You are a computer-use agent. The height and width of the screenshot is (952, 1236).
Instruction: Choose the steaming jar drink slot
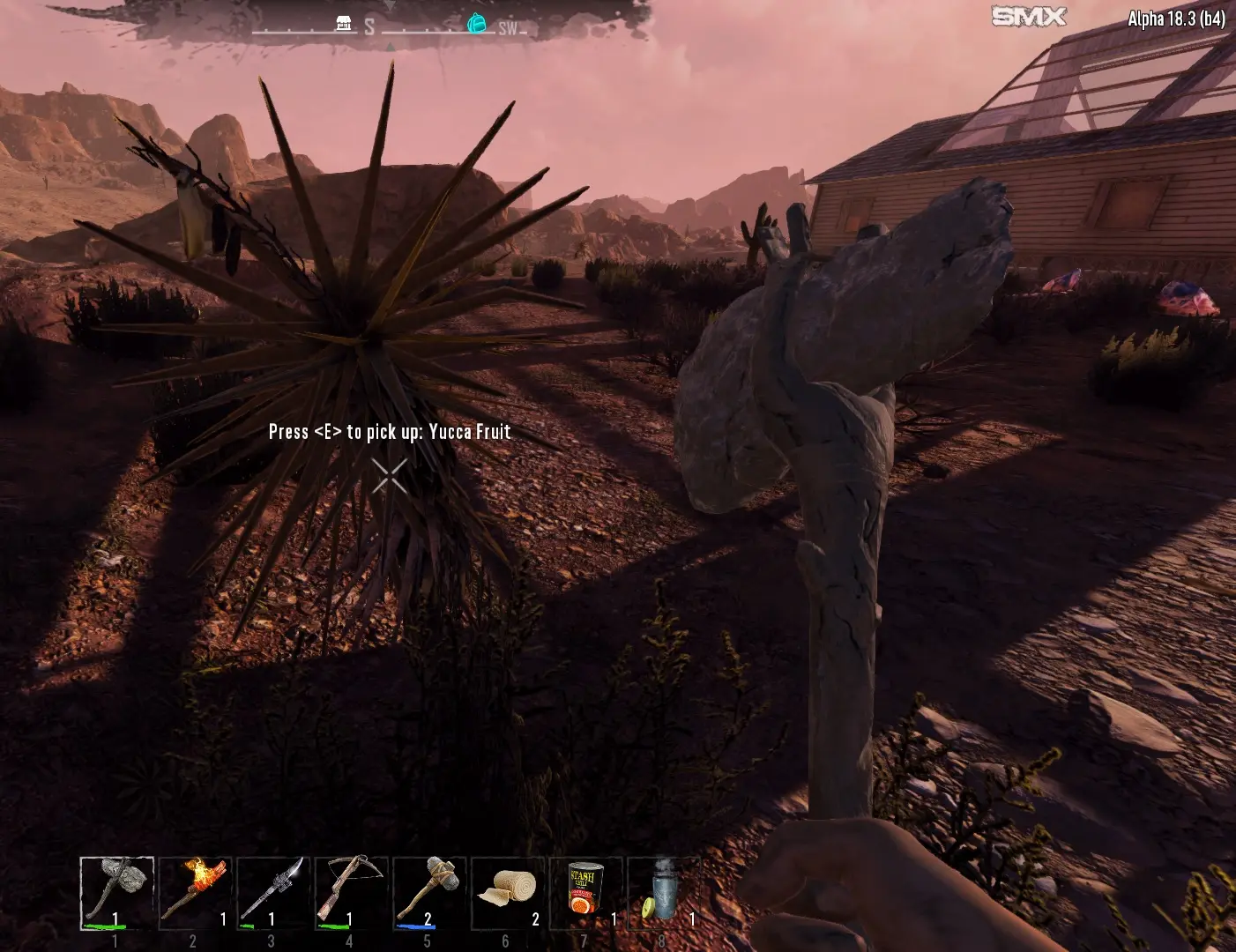click(x=663, y=893)
